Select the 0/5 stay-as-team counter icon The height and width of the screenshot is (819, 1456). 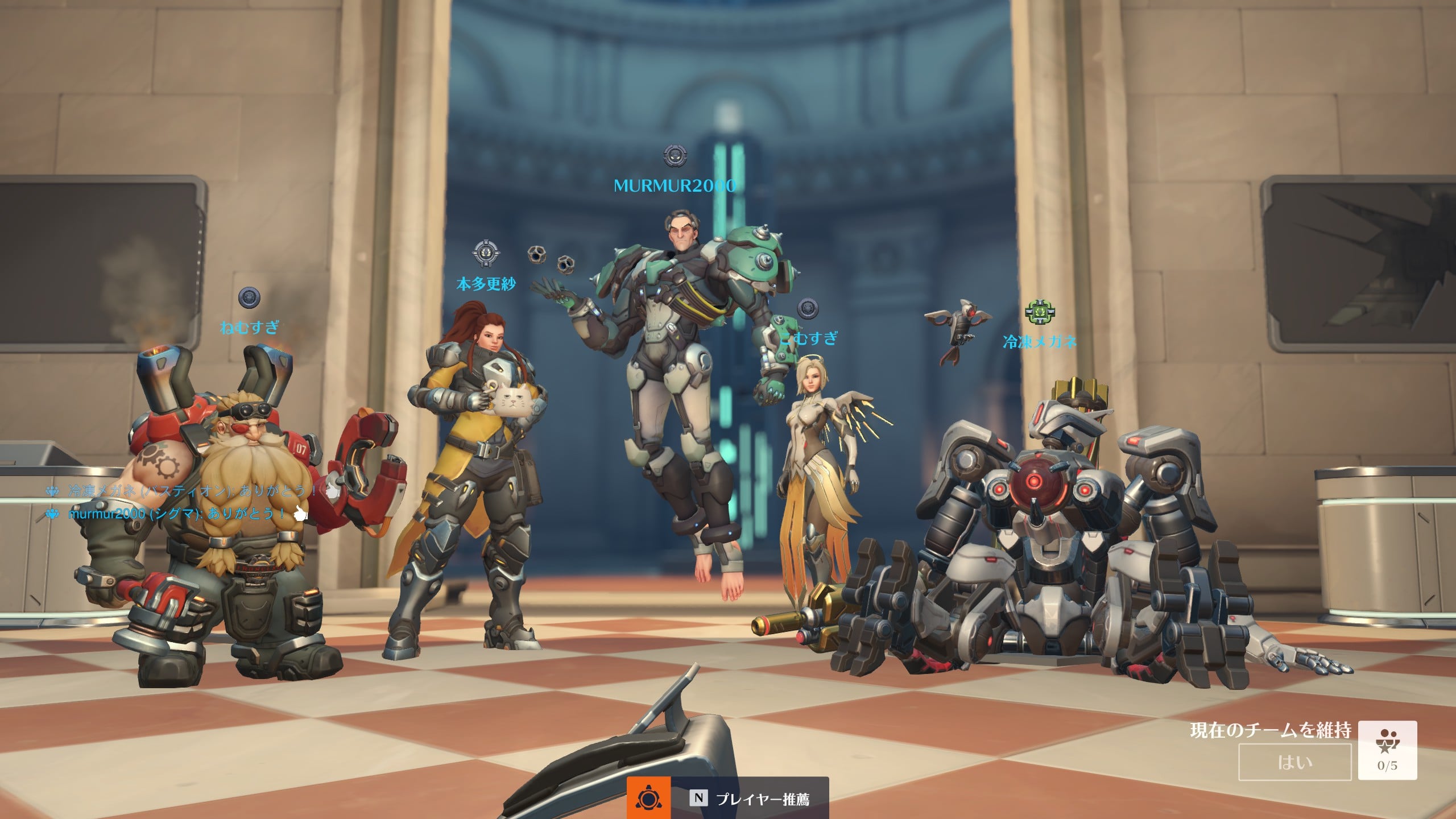[x=1387, y=750]
